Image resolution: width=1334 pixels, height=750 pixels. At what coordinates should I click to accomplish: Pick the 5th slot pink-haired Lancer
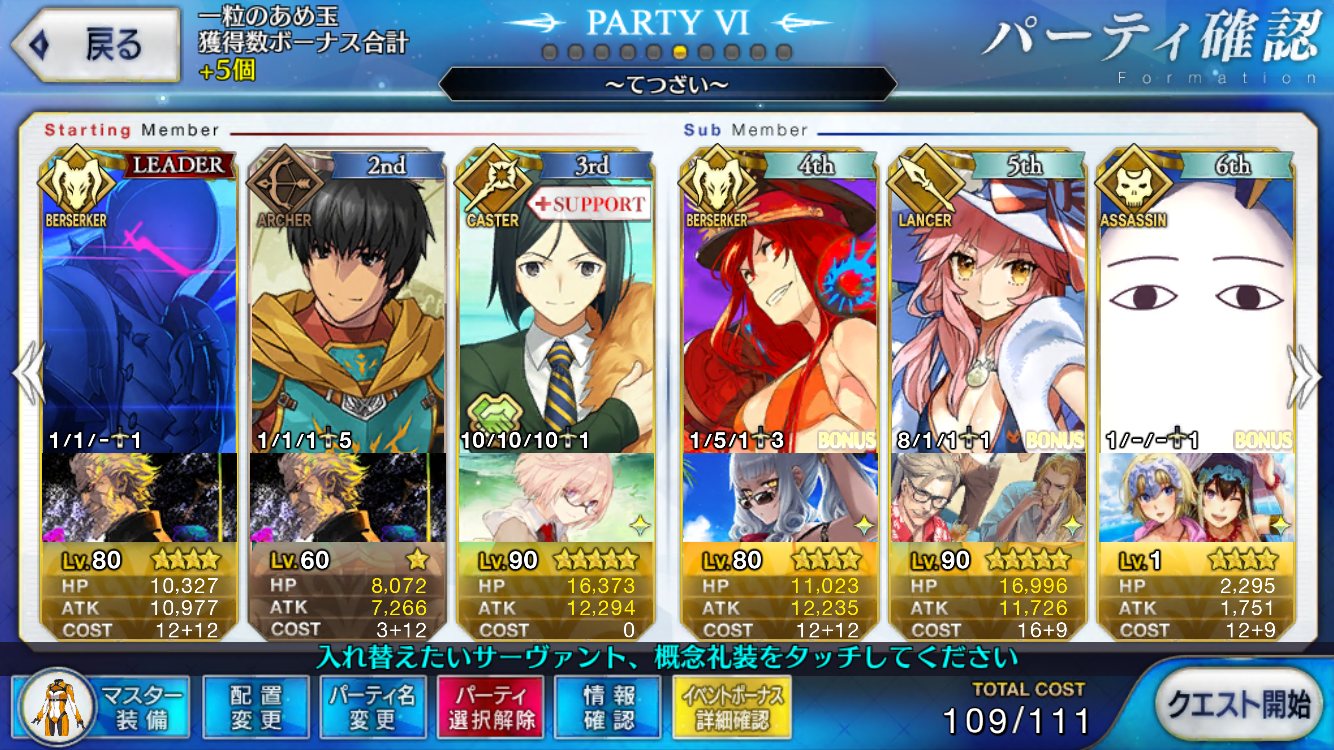[x=988, y=300]
